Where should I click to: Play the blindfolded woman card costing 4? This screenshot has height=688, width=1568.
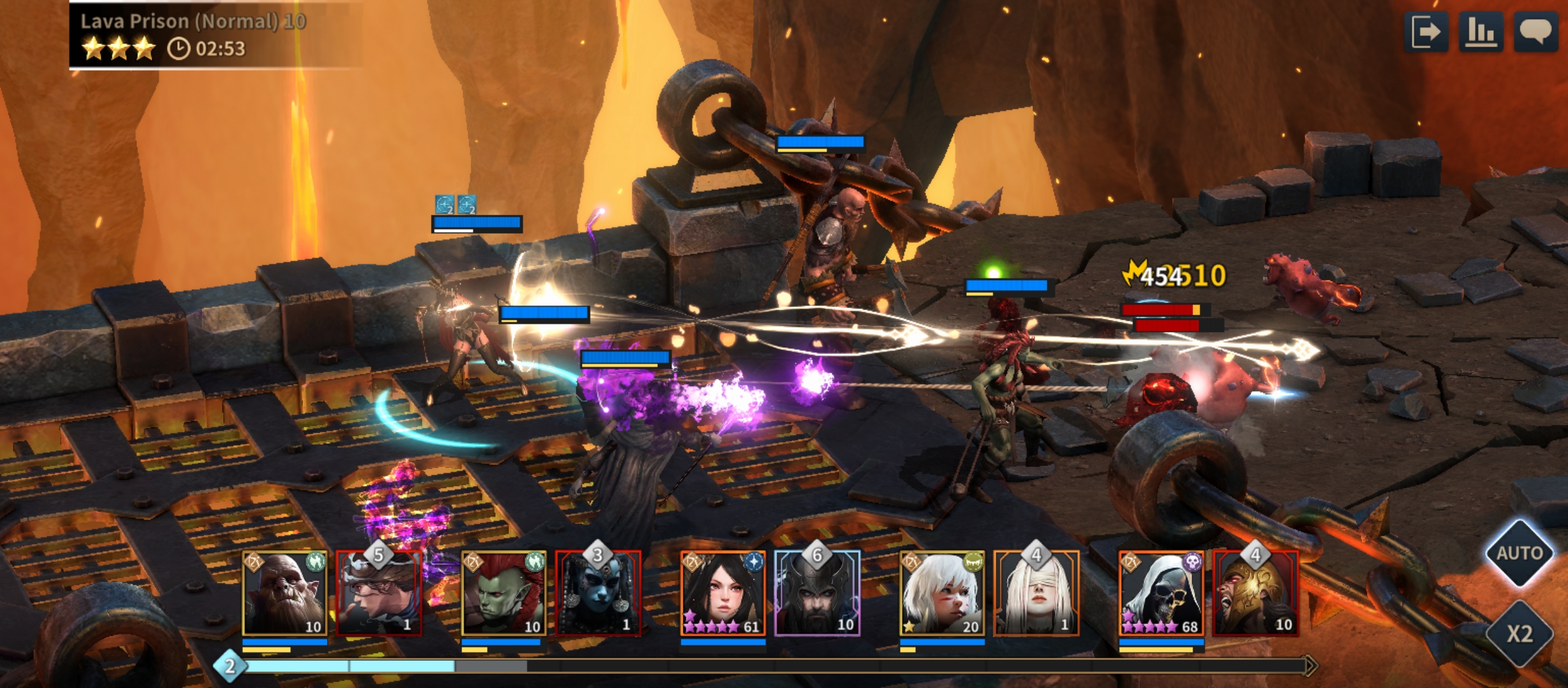pos(1036,594)
